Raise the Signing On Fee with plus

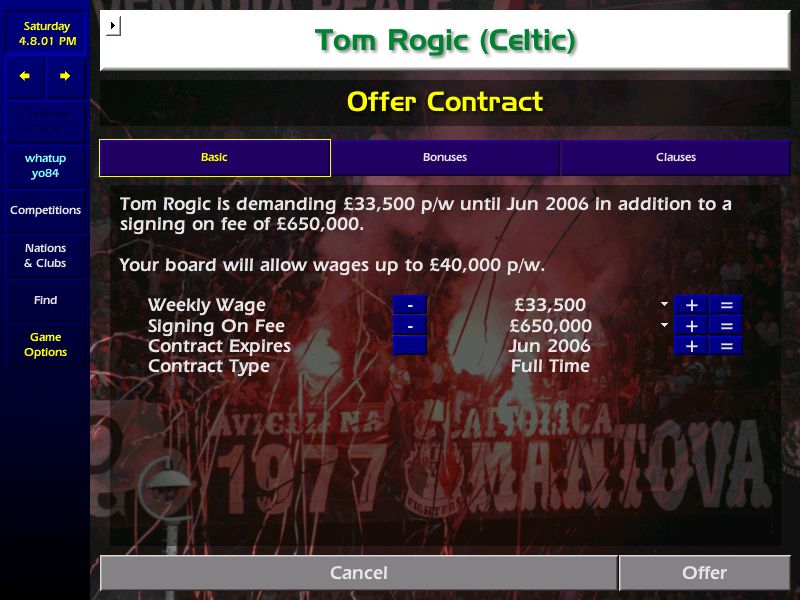coord(691,326)
